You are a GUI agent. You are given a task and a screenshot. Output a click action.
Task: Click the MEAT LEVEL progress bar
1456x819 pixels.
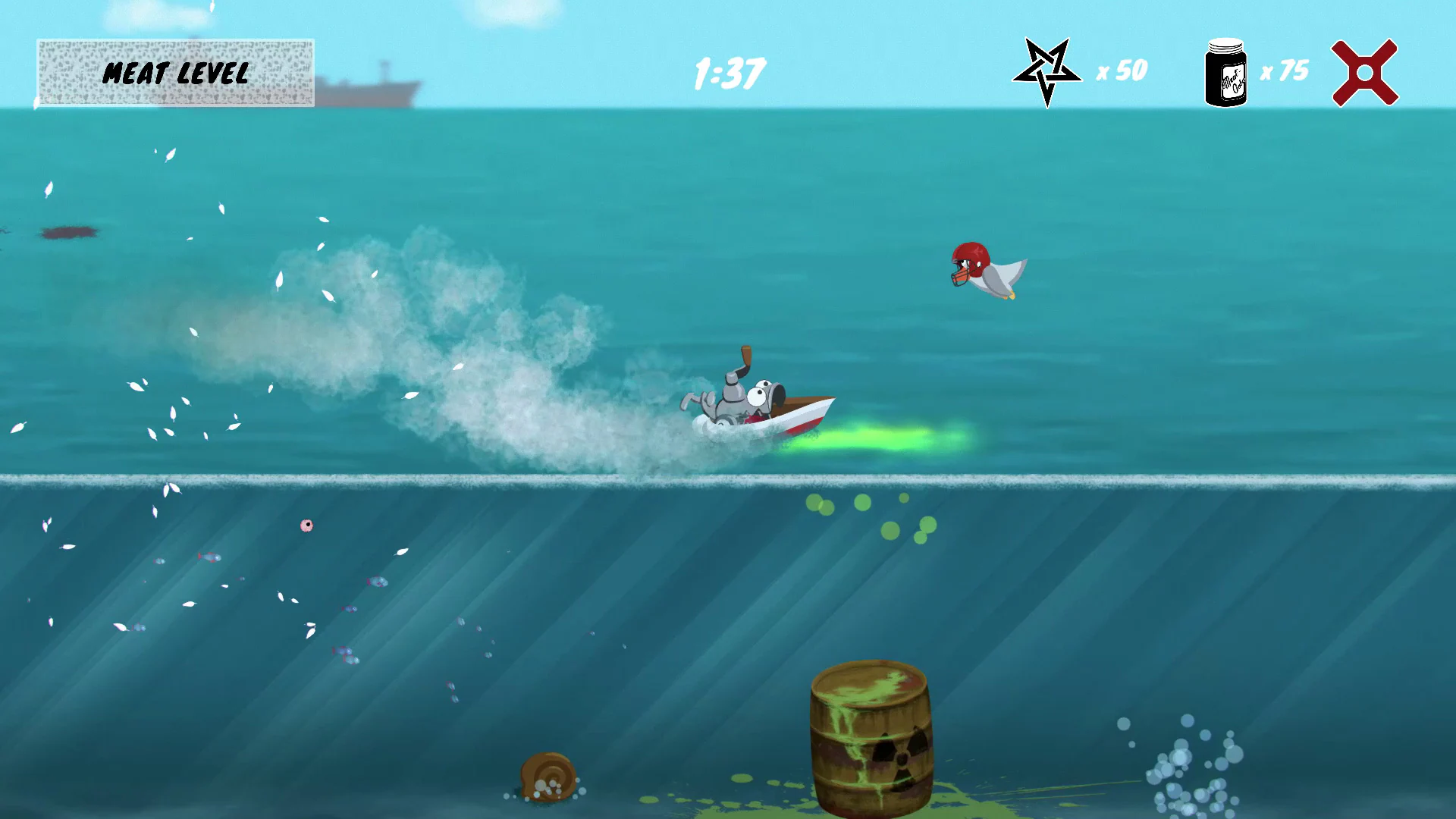176,74
